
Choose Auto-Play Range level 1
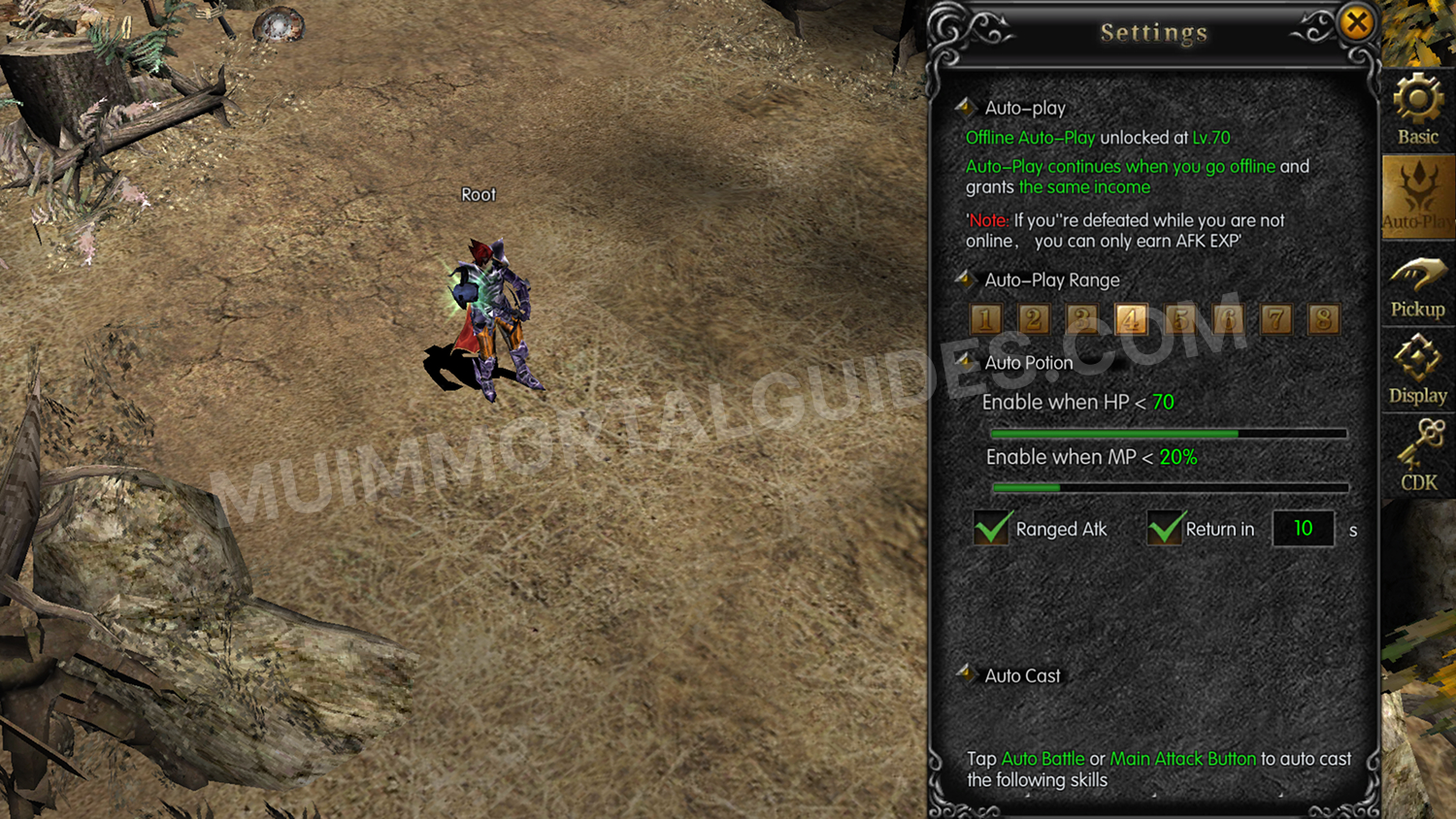[x=985, y=319]
